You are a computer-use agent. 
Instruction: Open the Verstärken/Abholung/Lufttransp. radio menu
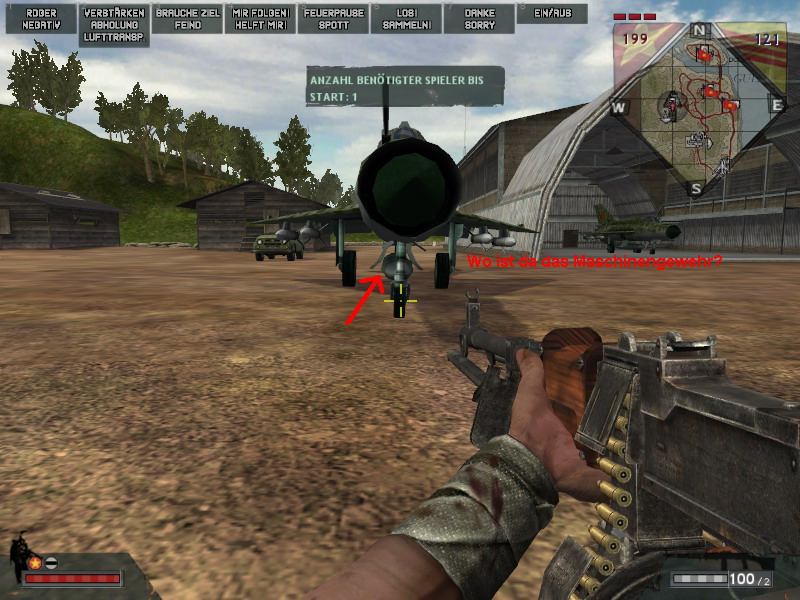(x=115, y=25)
